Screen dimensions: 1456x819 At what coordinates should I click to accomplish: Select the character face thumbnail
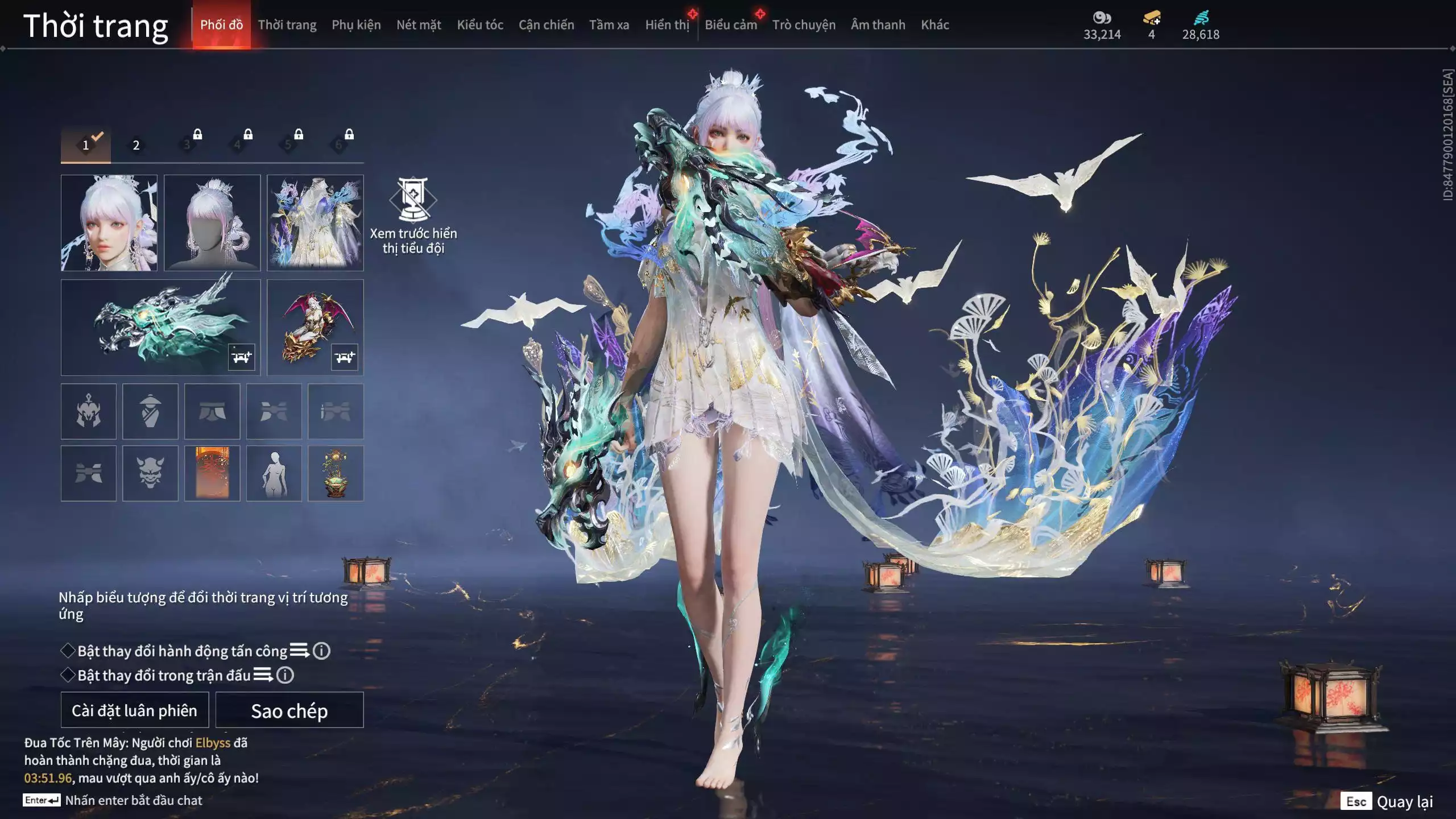click(109, 223)
